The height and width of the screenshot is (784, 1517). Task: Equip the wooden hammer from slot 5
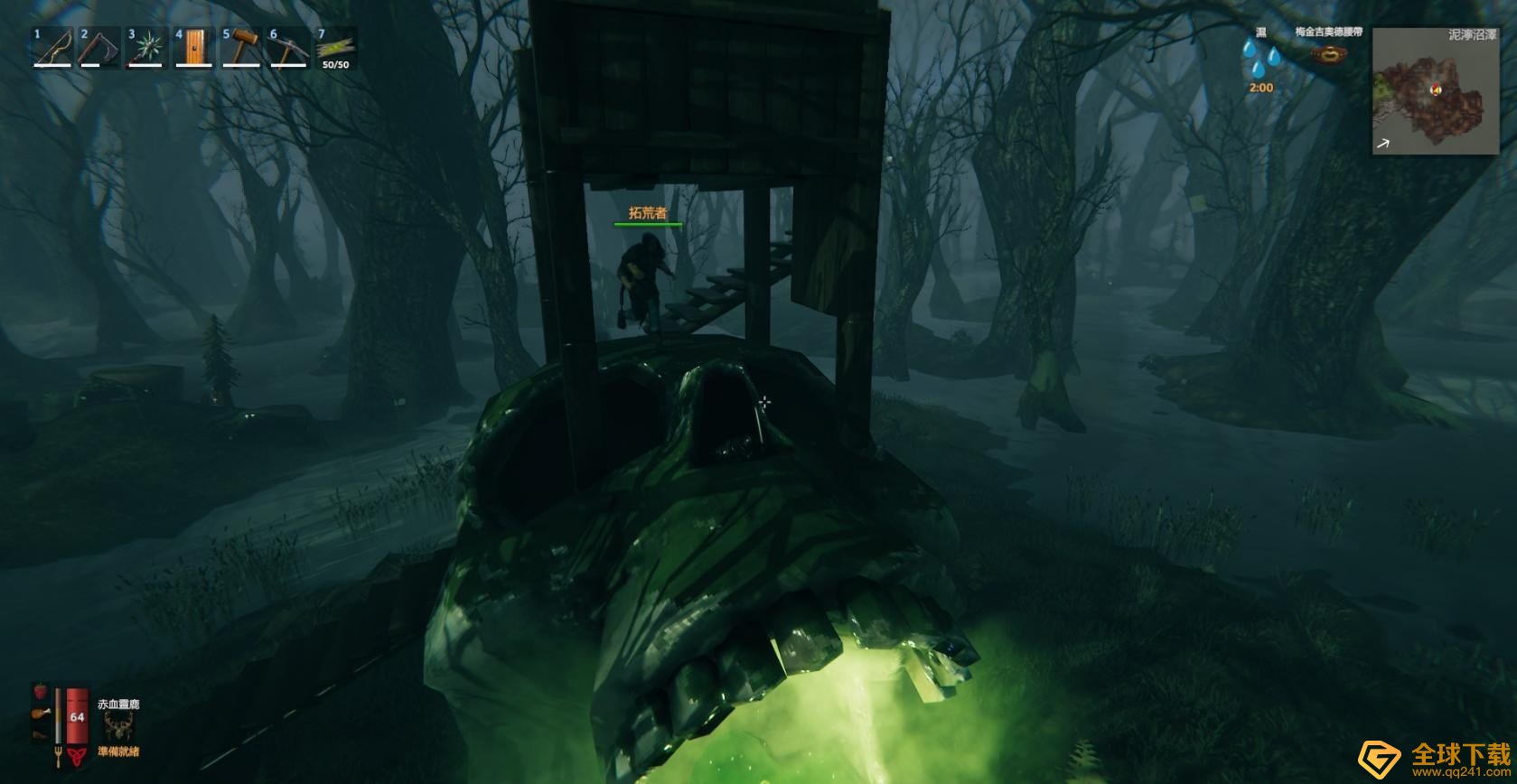(x=241, y=47)
